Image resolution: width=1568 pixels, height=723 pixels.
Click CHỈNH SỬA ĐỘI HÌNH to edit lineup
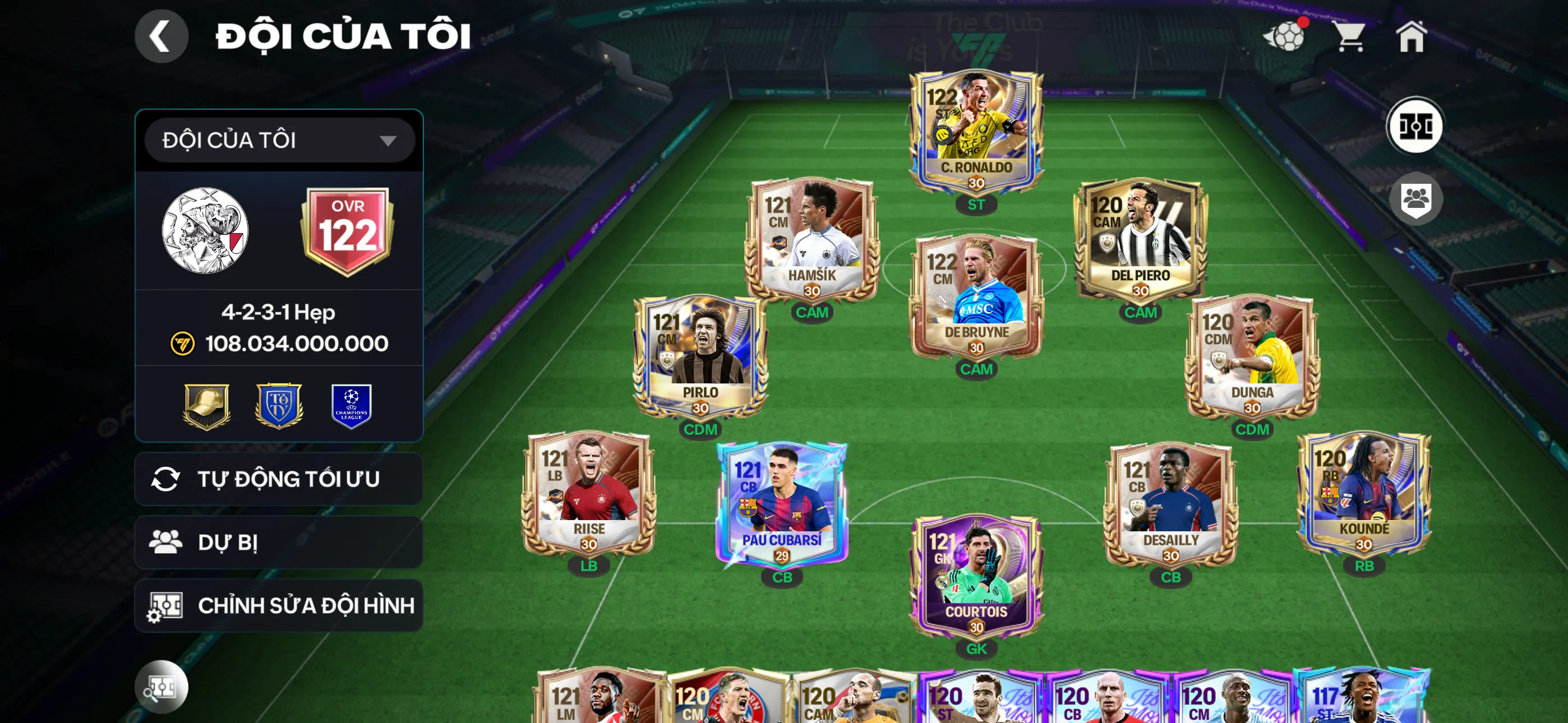pyautogui.click(x=279, y=605)
